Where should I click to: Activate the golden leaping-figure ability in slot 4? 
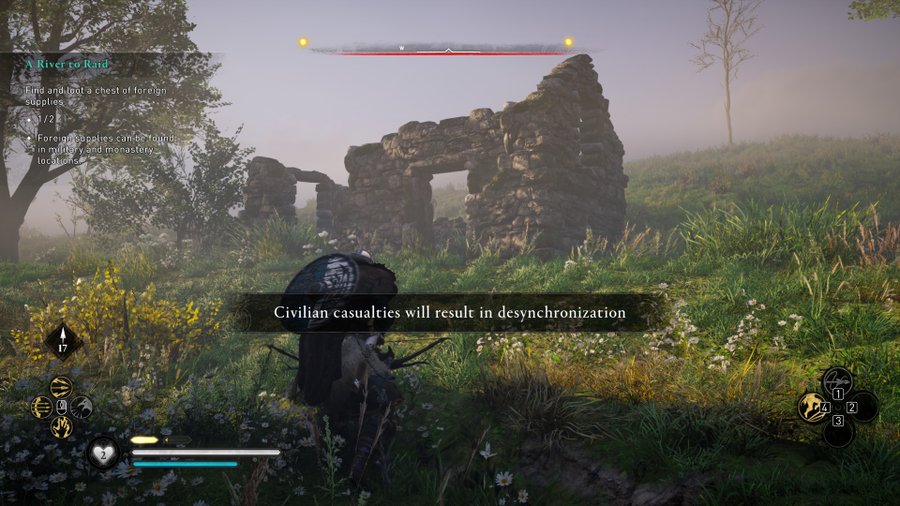812,407
